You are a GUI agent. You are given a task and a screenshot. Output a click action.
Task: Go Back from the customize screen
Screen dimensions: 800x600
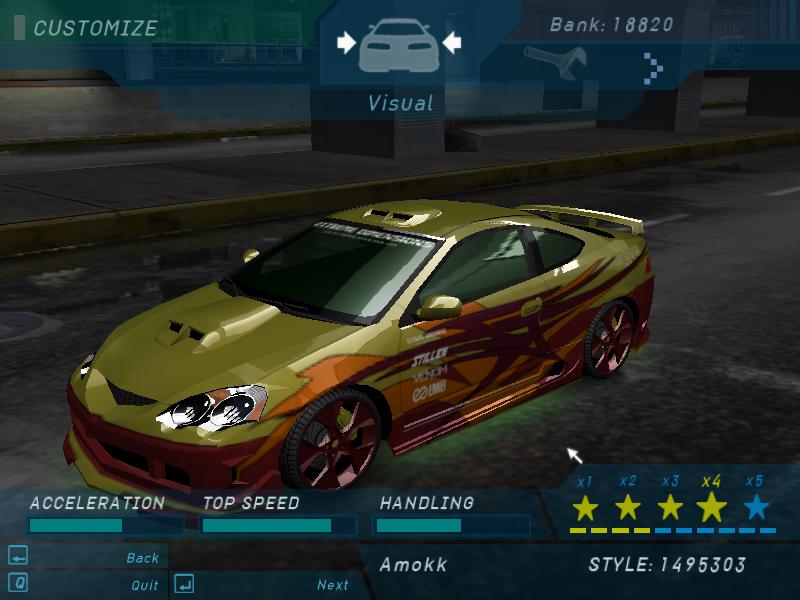pos(143,558)
